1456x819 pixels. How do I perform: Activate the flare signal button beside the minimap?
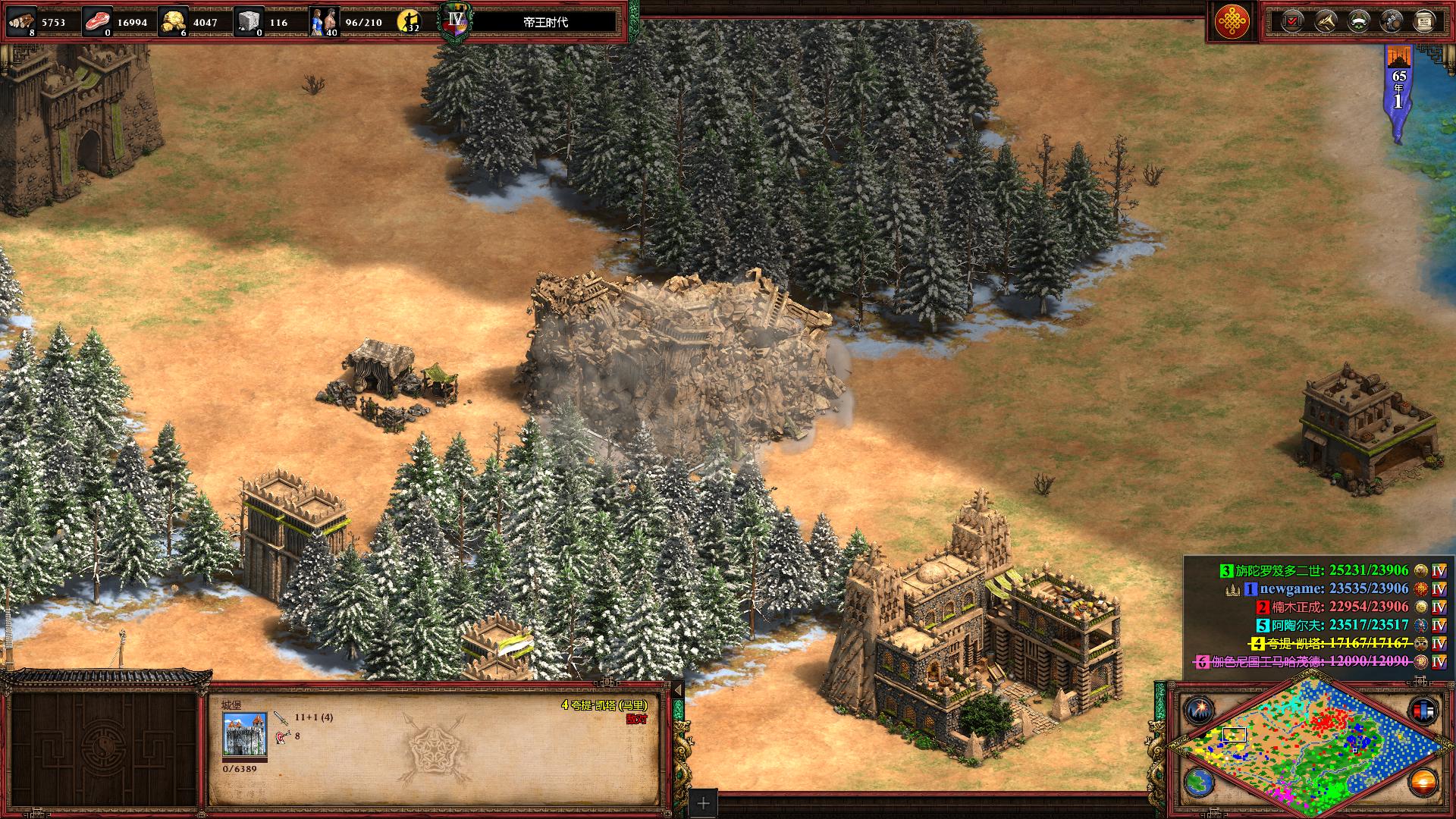coord(1199,711)
